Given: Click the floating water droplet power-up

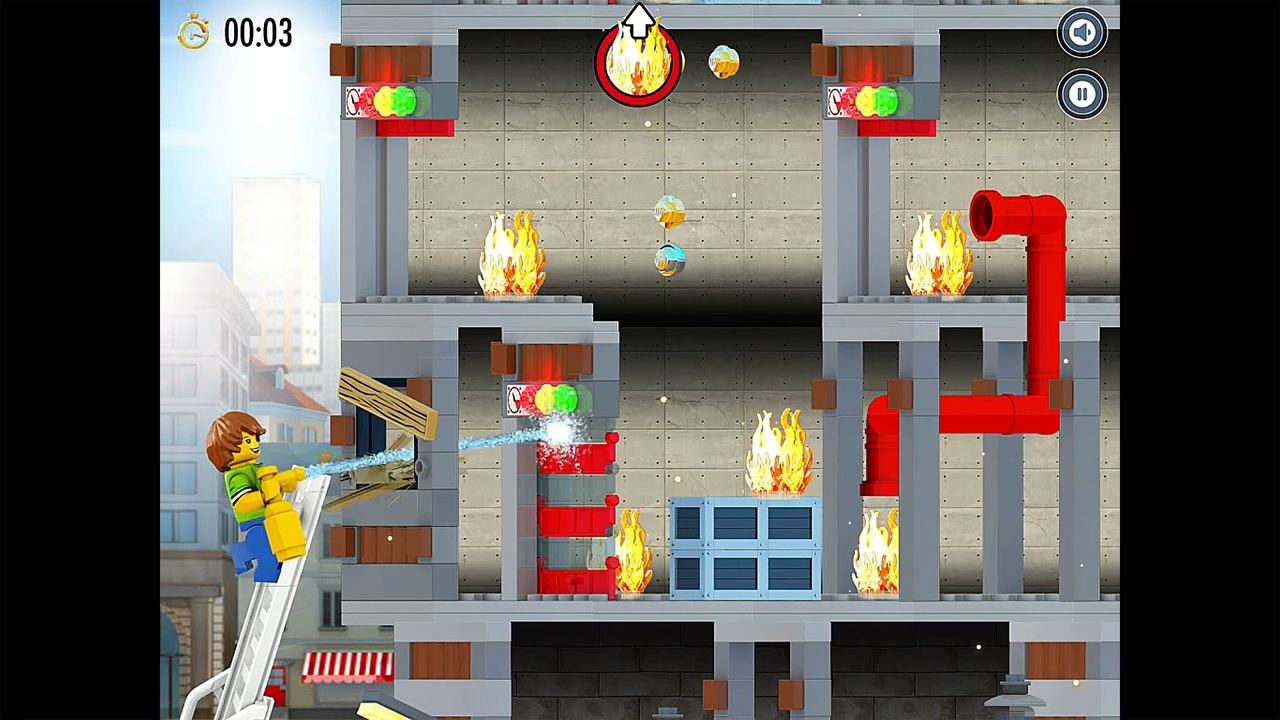Looking at the screenshot, I should point(669,211).
